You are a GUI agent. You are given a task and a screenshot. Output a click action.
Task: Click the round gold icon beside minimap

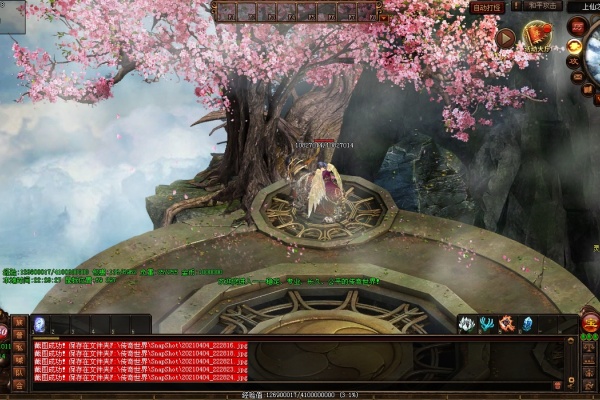pyautogui.click(x=576, y=47)
